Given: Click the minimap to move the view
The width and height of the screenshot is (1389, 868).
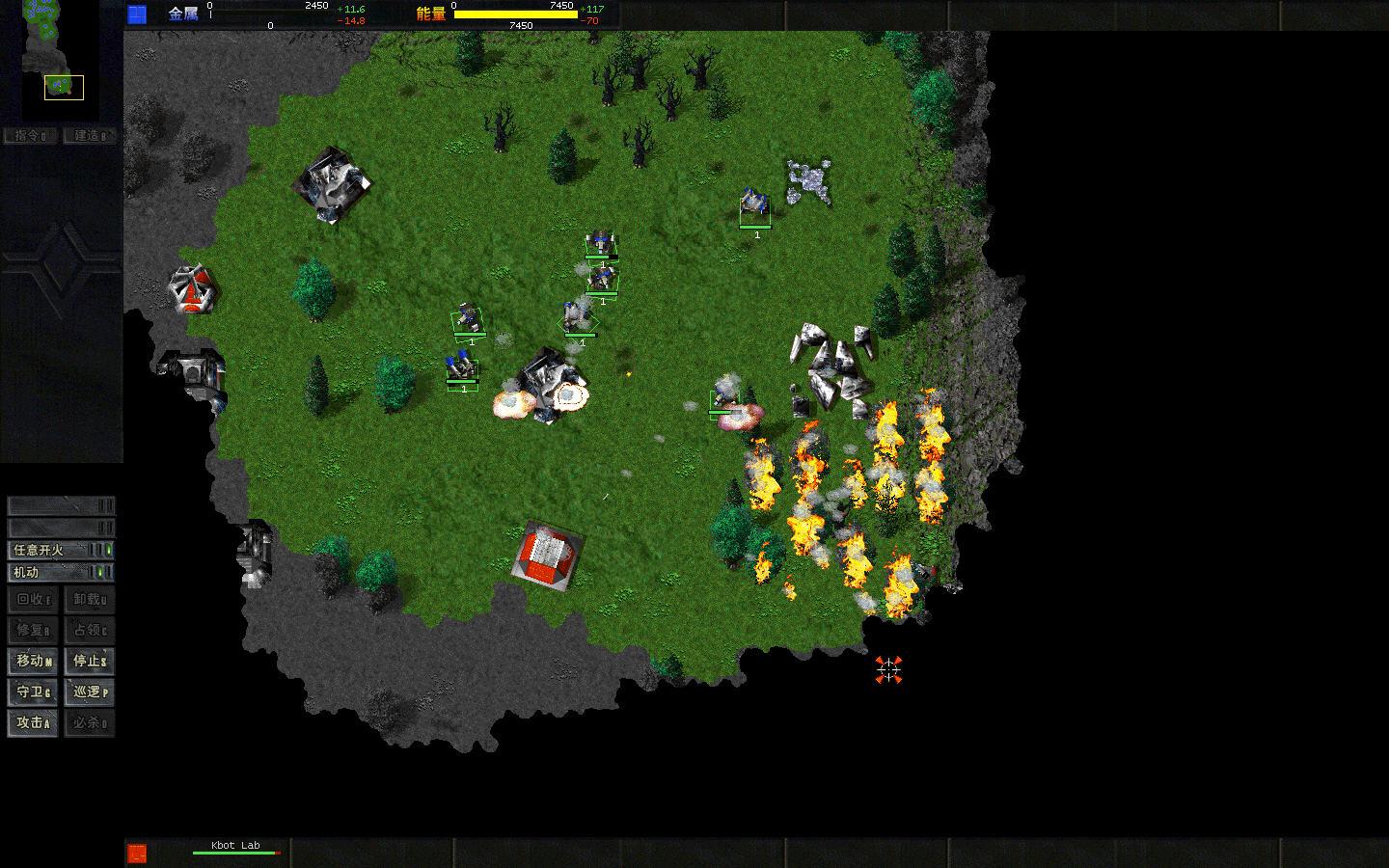Looking at the screenshot, I should tap(61, 60).
